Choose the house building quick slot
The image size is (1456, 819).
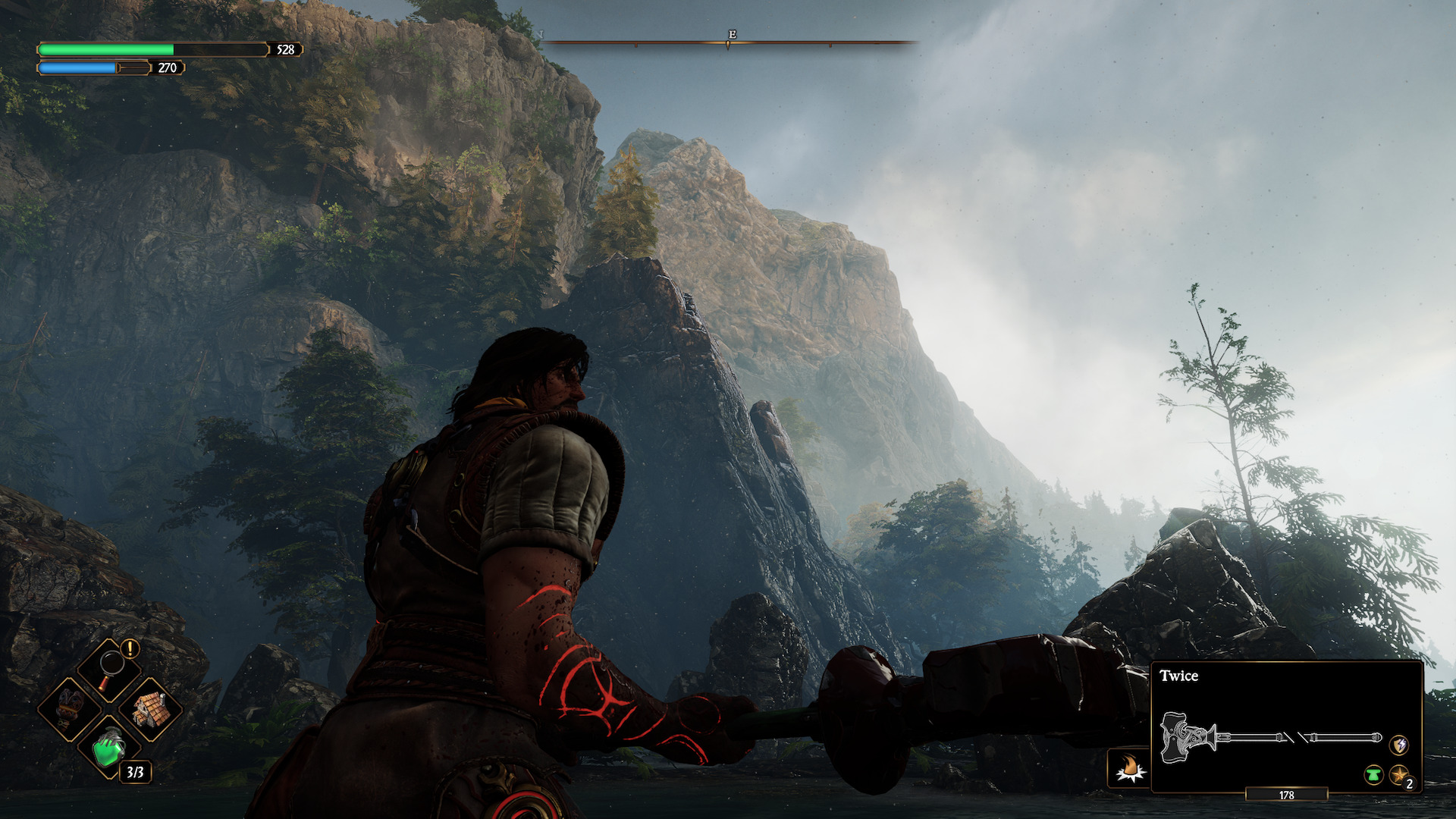tap(150, 708)
